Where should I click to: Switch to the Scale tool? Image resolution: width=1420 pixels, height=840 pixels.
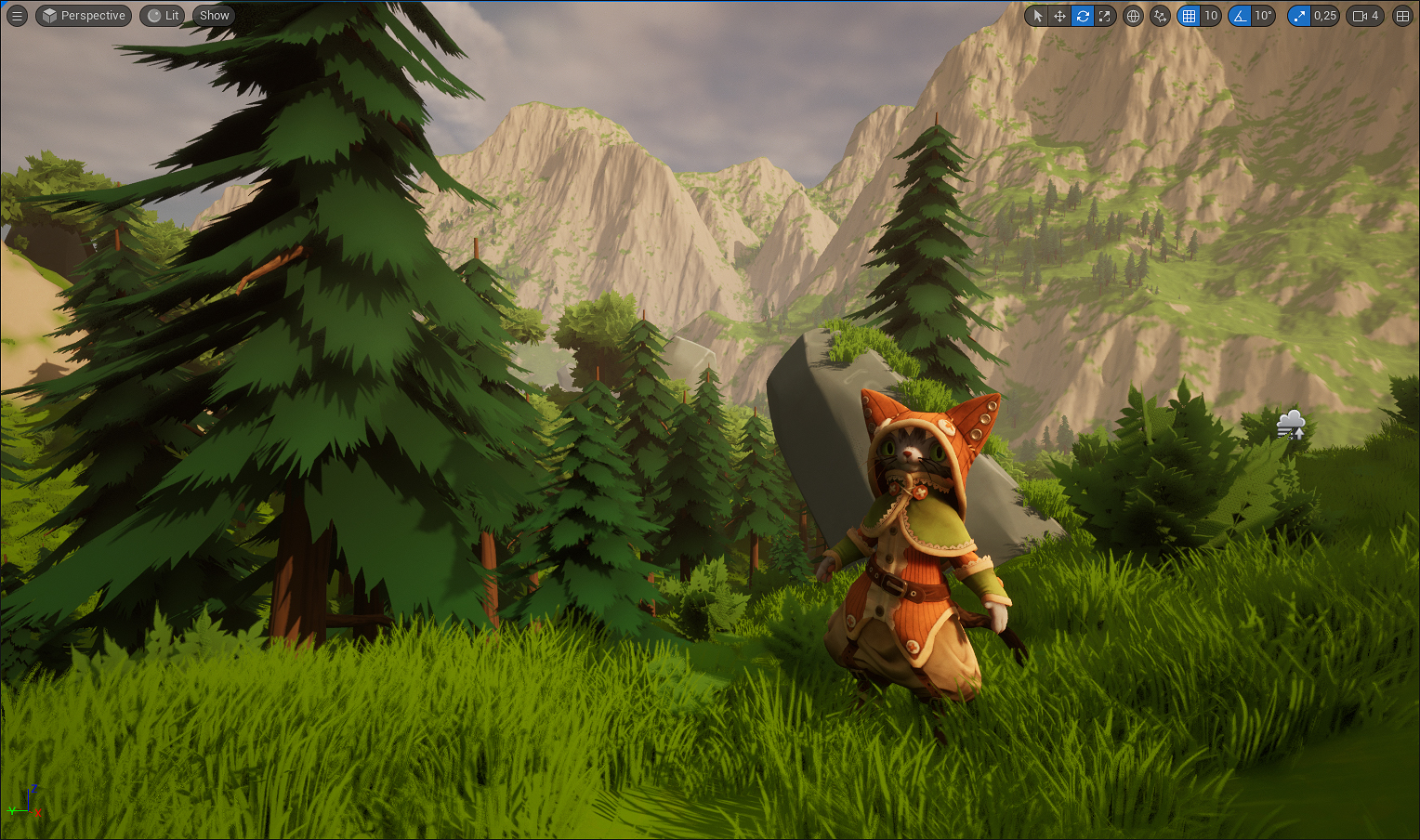(x=1104, y=16)
